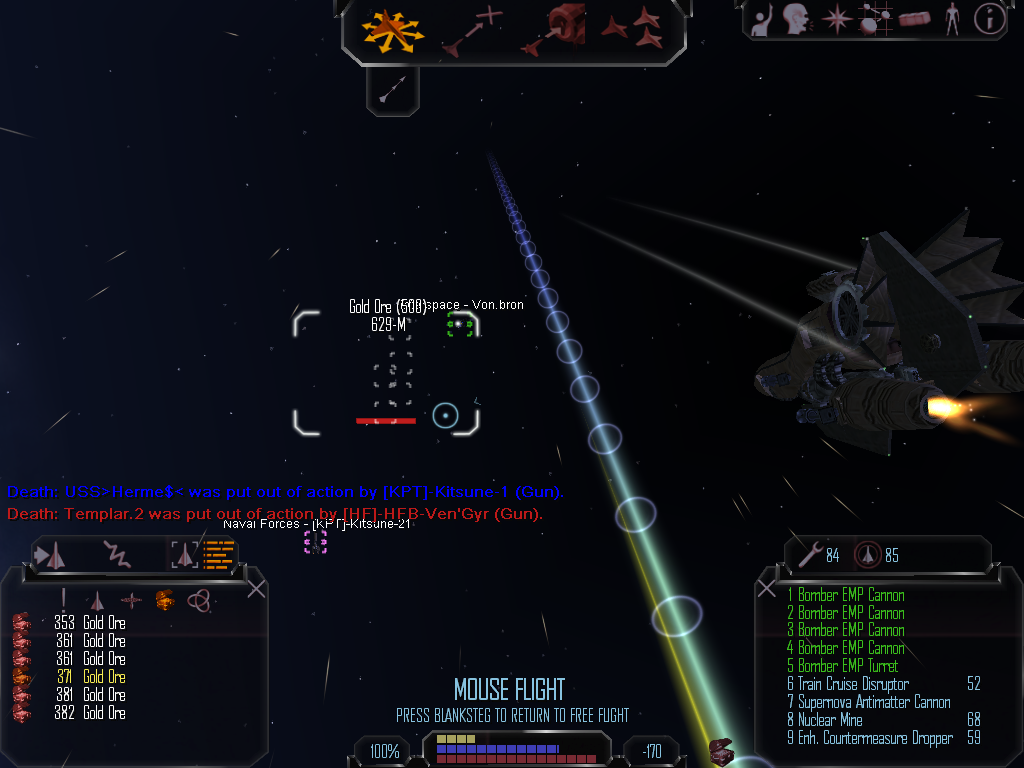This screenshot has height=768, width=1024.
Task: Show the inventory cargo pod icon
Action: click(x=914, y=19)
